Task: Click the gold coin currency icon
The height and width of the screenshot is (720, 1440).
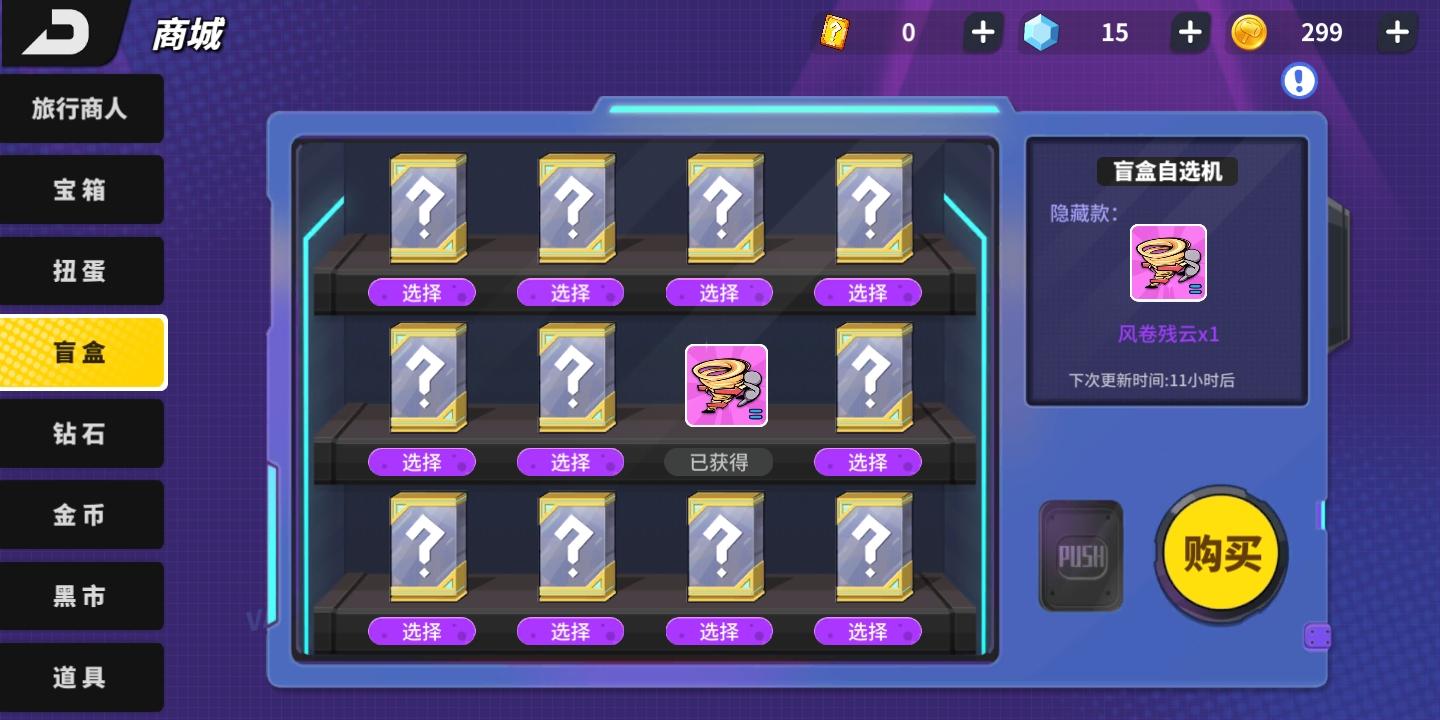Action: (x=1250, y=32)
